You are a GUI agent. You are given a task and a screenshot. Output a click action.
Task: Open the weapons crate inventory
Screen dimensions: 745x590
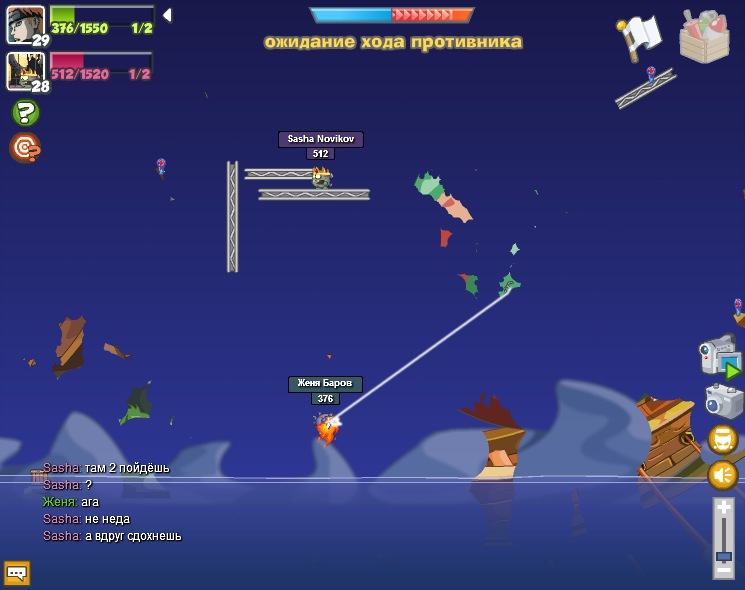tap(704, 37)
